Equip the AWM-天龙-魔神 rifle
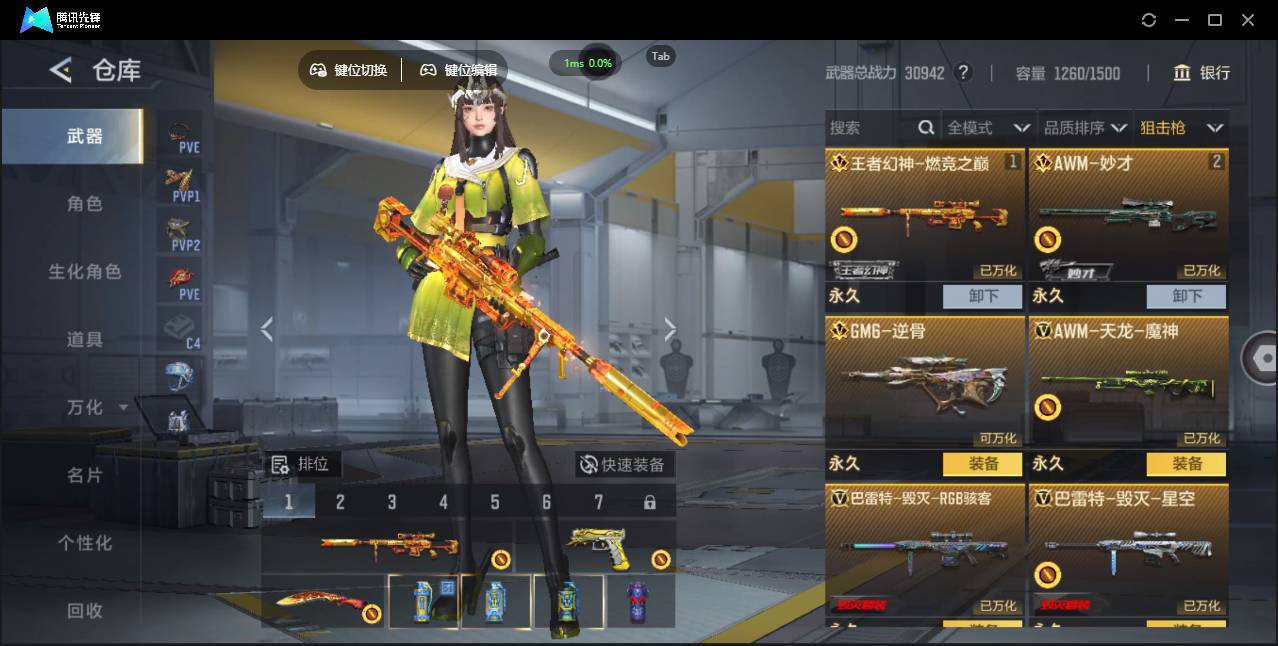Viewport: 1278px width, 646px height. [x=1187, y=464]
